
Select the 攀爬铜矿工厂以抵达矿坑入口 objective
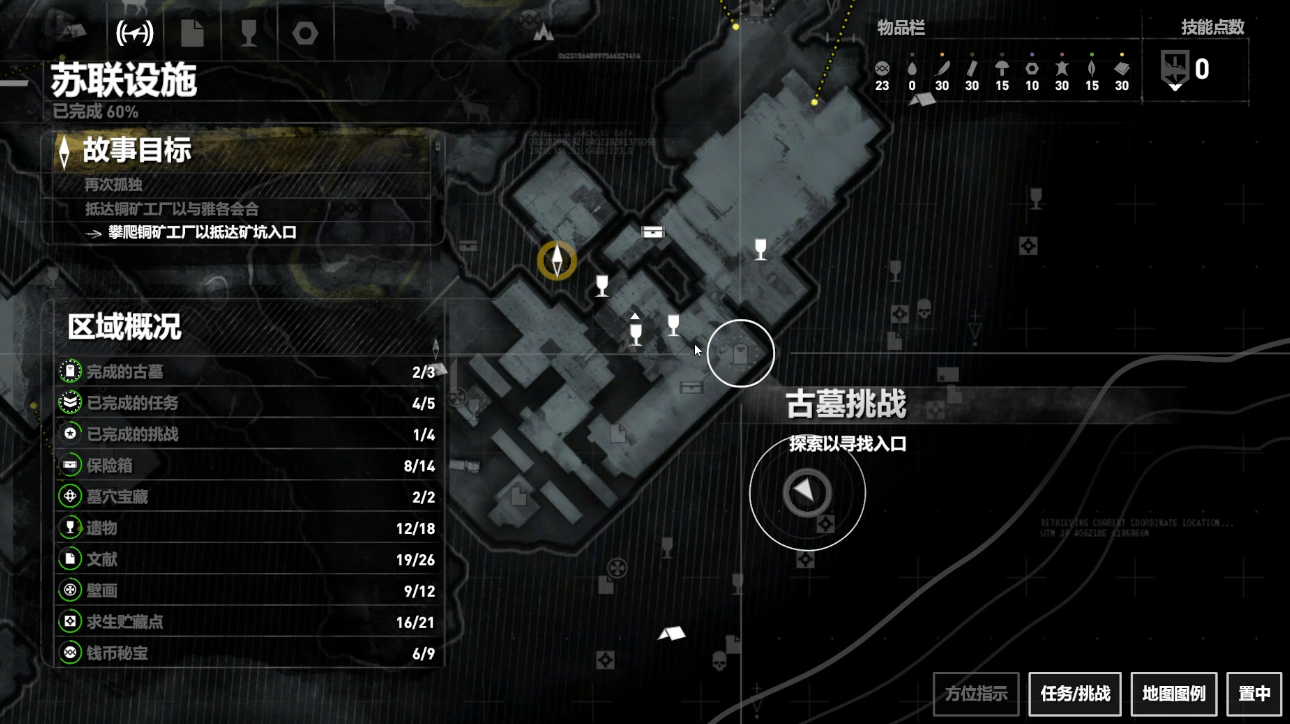point(203,233)
